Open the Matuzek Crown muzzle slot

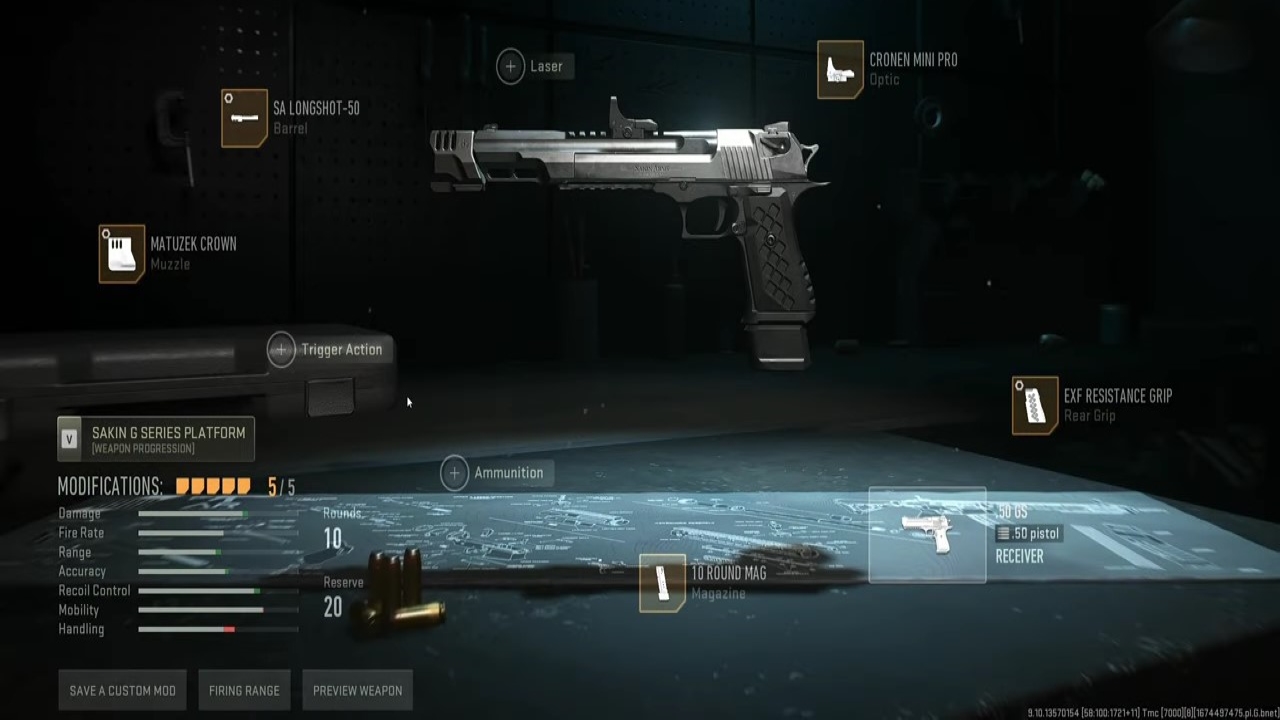[121, 254]
